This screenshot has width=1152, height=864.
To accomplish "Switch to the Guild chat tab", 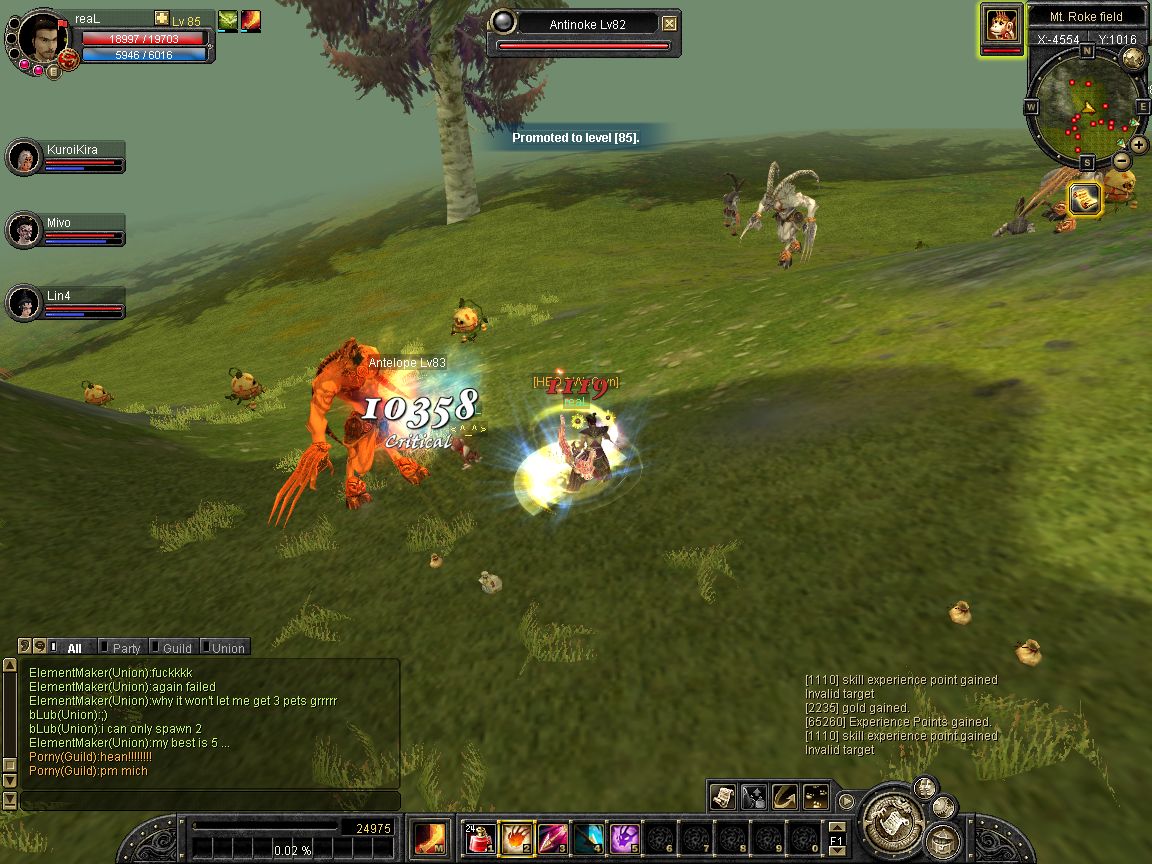I will tap(176, 648).
